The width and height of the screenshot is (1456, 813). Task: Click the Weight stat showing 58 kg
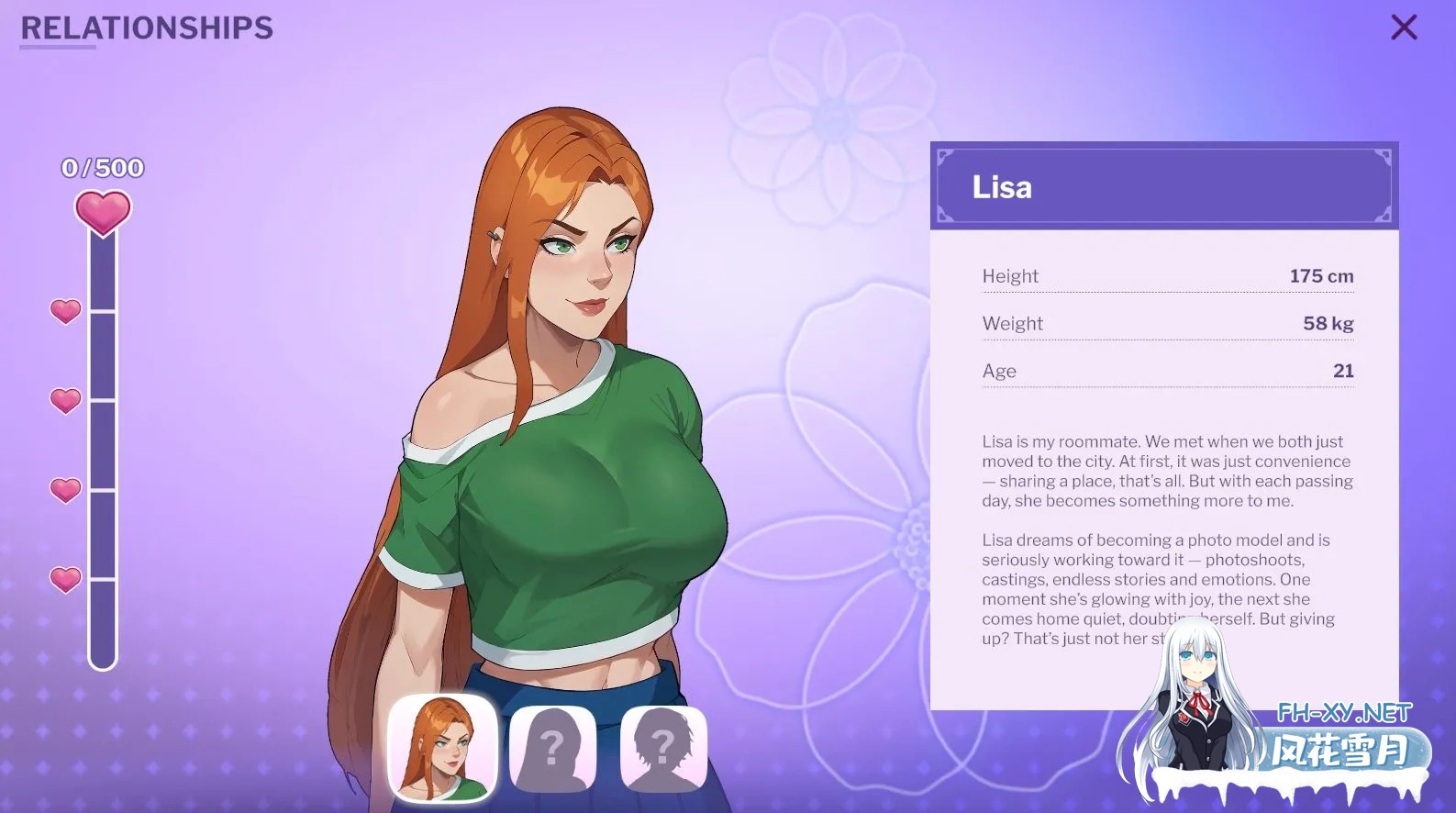[x=1167, y=323]
